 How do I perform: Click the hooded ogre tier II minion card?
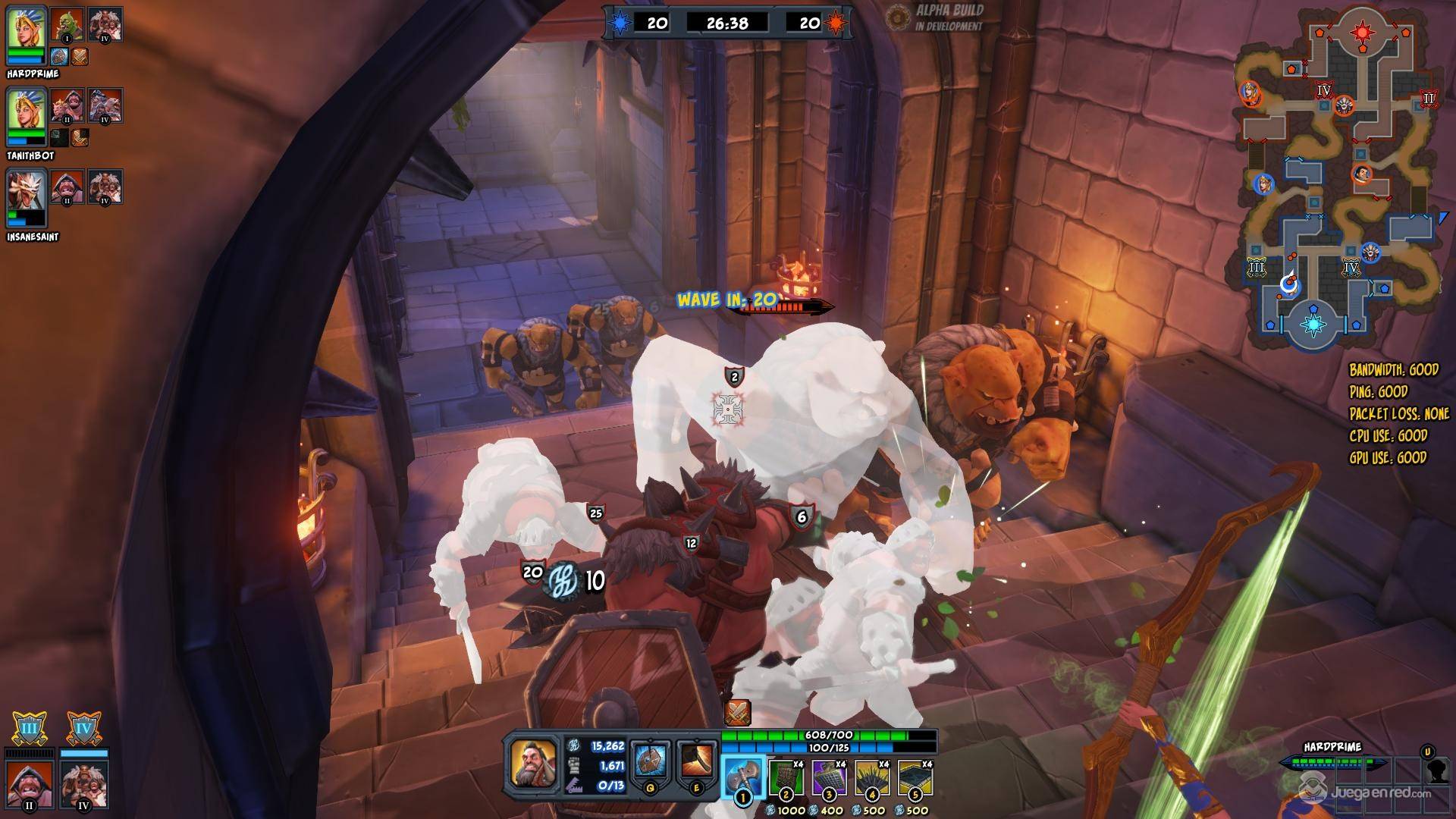click(x=30, y=784)
